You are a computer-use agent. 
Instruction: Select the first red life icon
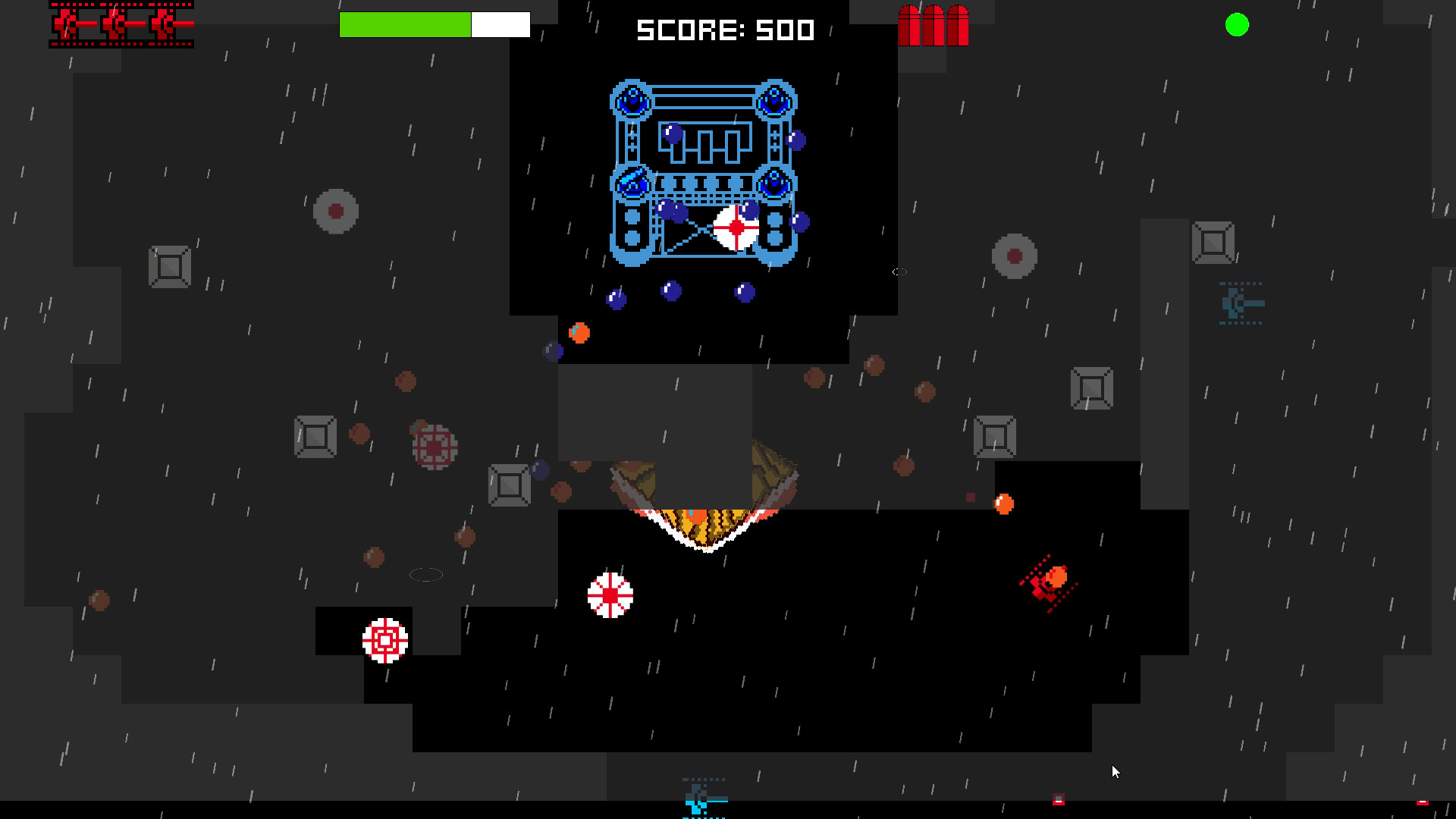(x=67, y=25)
